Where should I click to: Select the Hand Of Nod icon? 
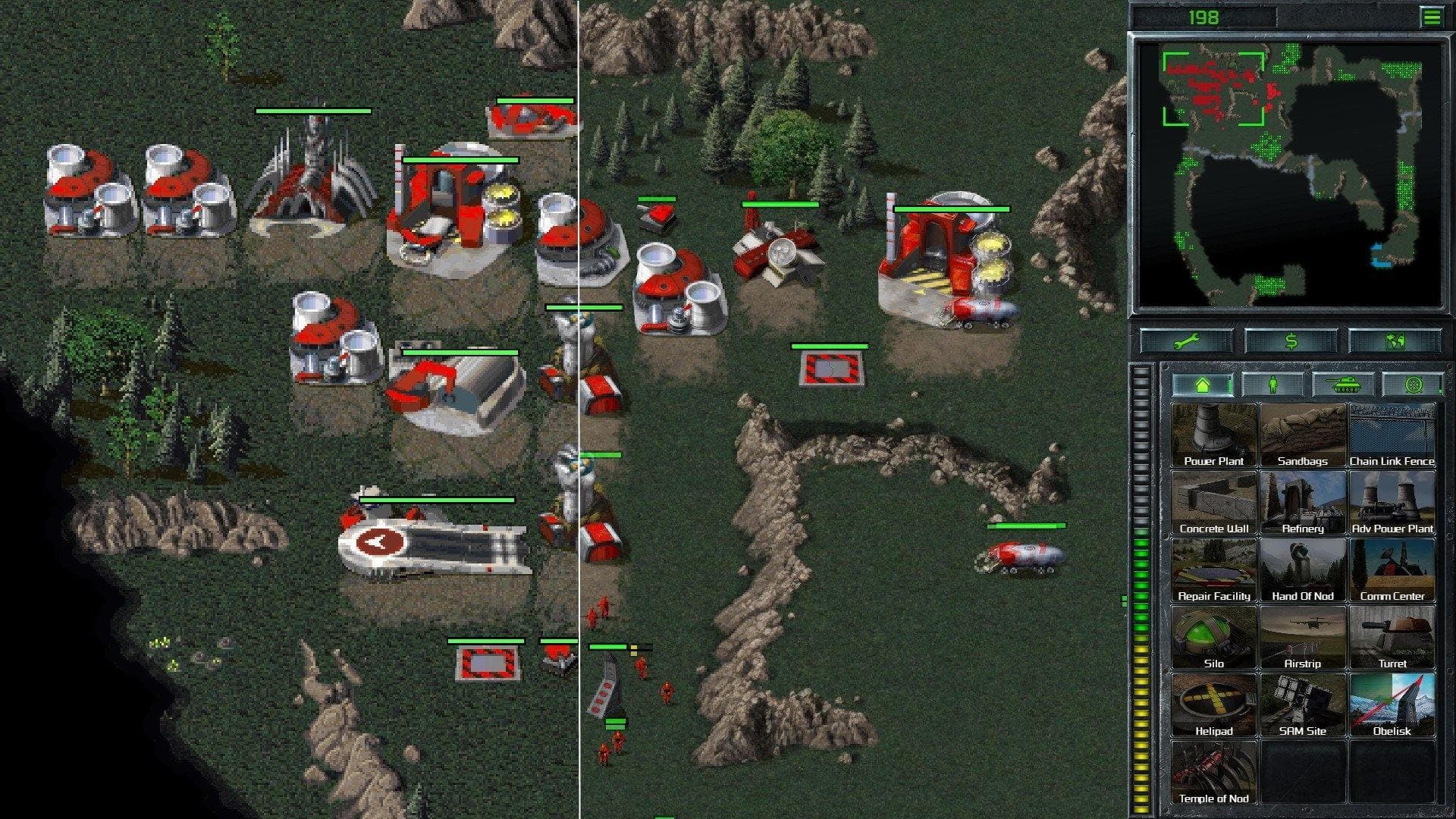click(x=1303, y=569)
